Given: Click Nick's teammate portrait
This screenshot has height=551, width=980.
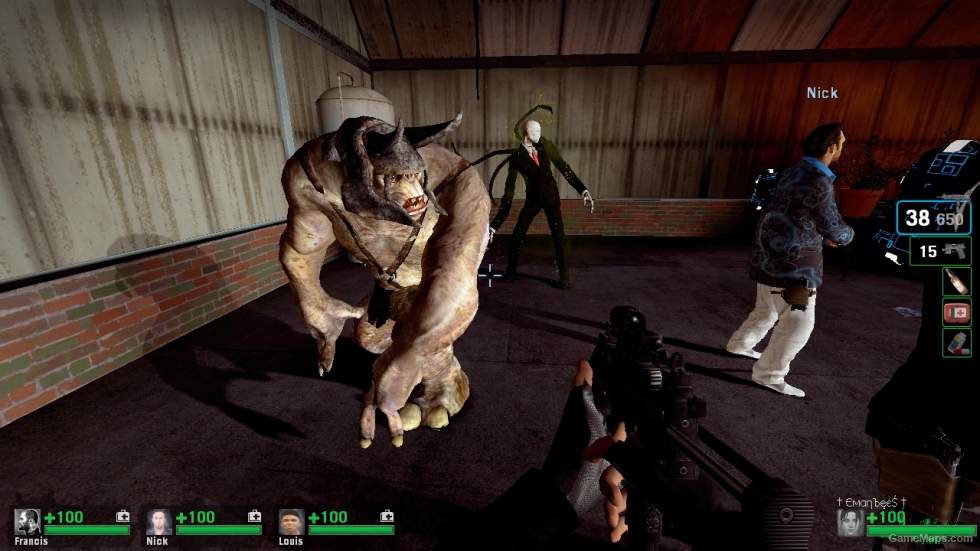Looking at the screenshot, I should pos(159,522).
